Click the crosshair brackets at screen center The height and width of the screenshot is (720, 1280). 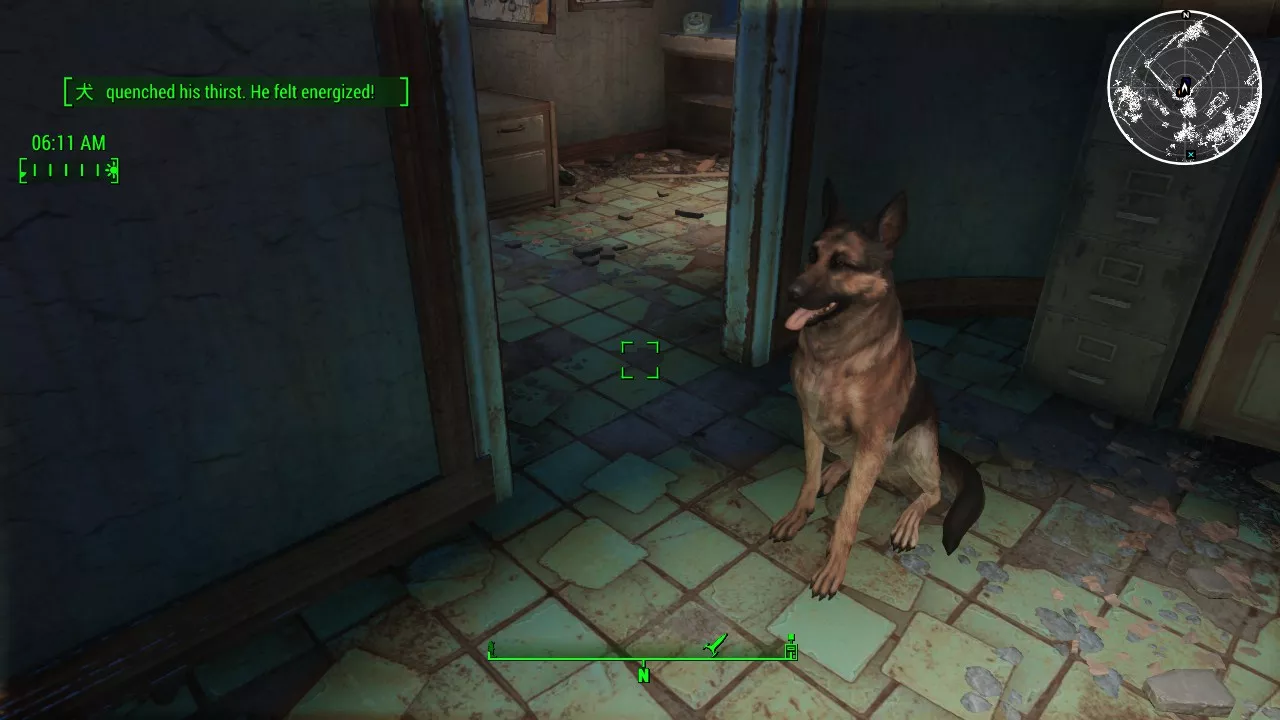(640, 360)
